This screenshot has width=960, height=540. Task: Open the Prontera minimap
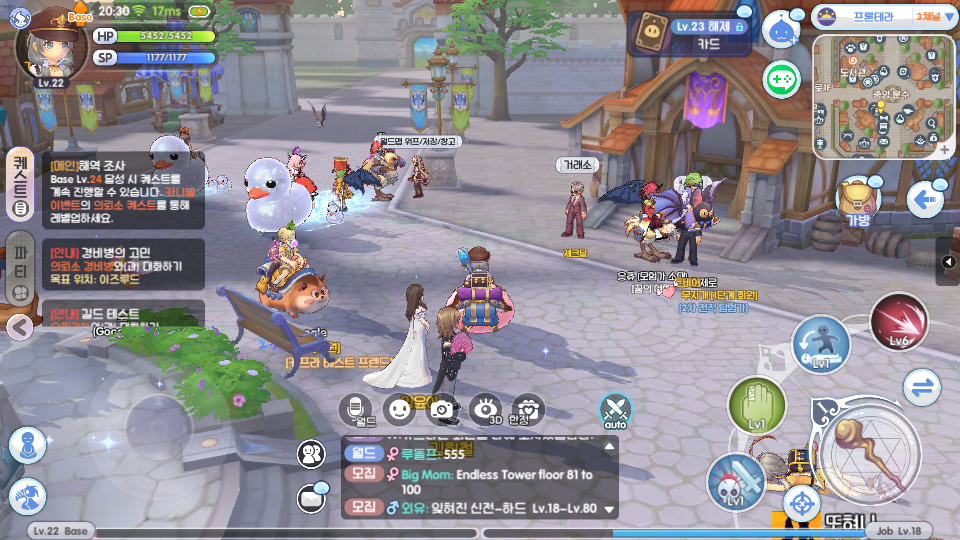point(883,96)
